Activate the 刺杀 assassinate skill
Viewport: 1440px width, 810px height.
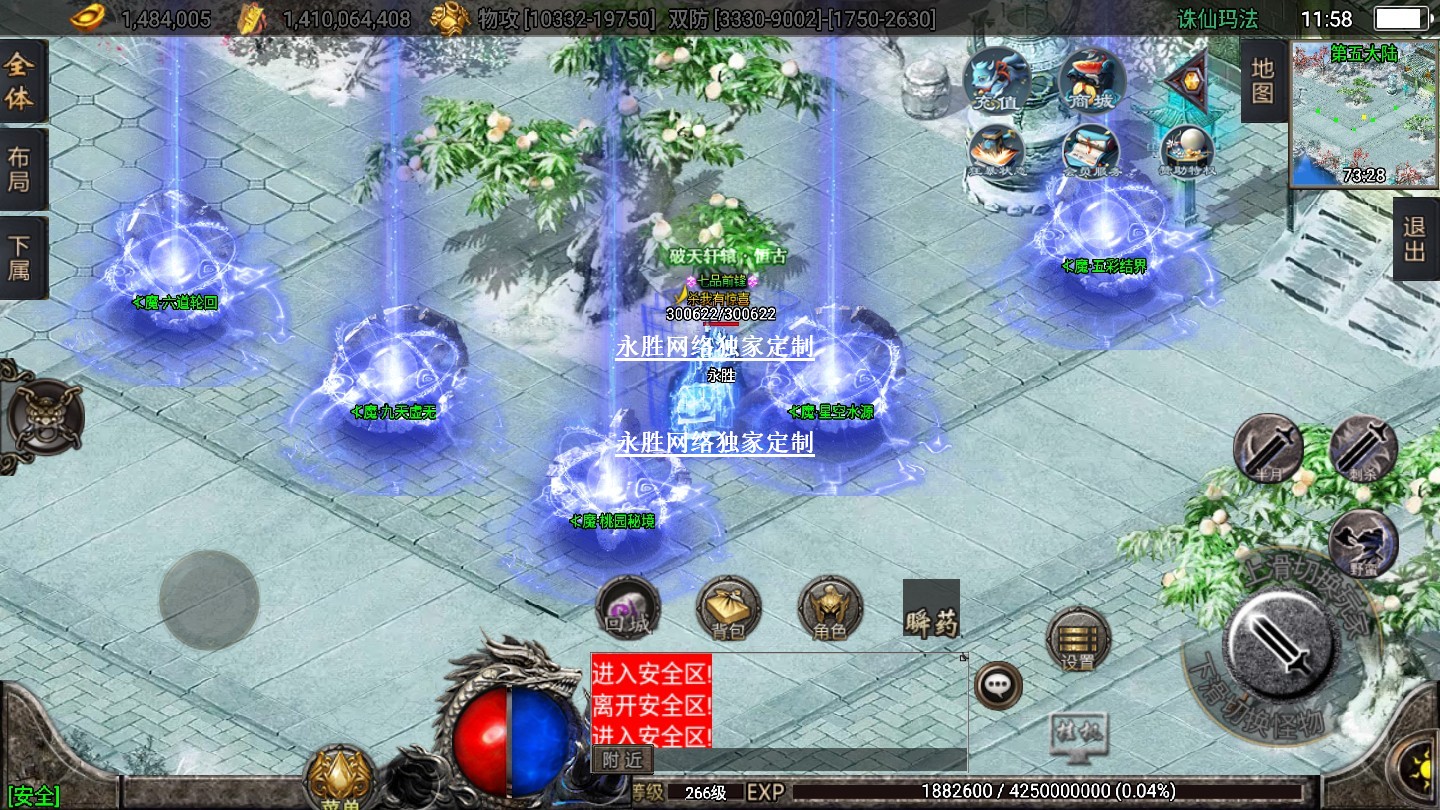pyautogui.click(x=1364, y=448)
